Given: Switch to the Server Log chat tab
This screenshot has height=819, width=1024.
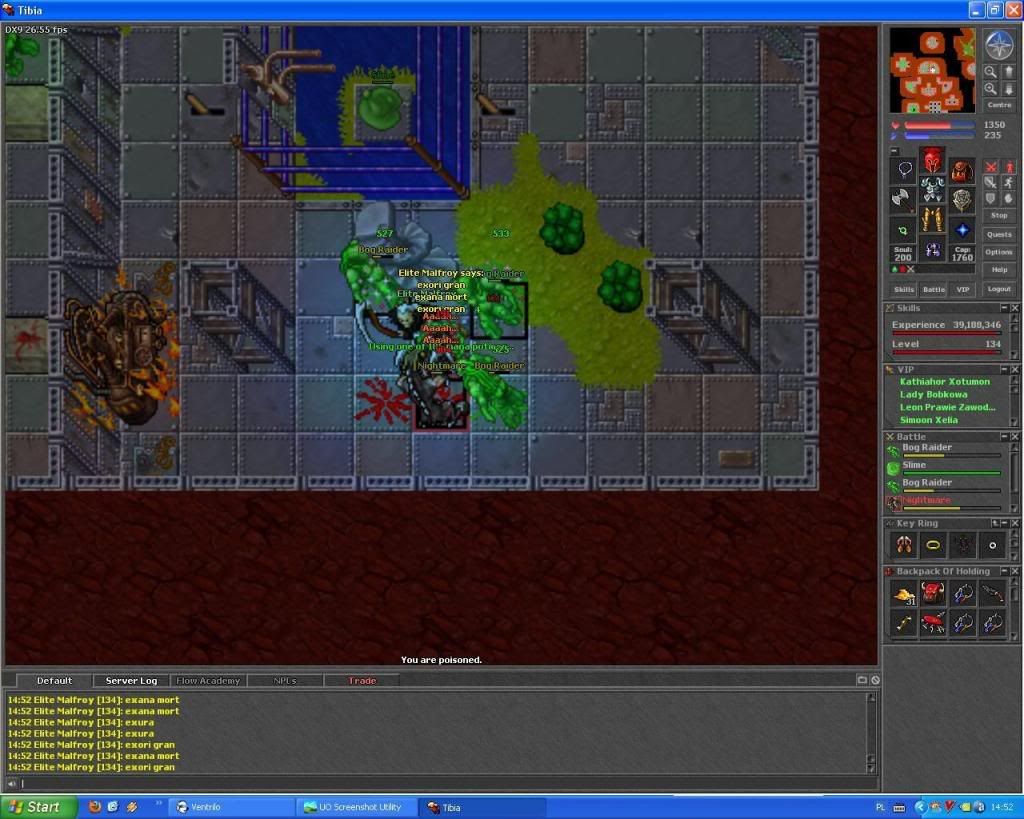Looking at the screenshot, I should click(131, 681).
